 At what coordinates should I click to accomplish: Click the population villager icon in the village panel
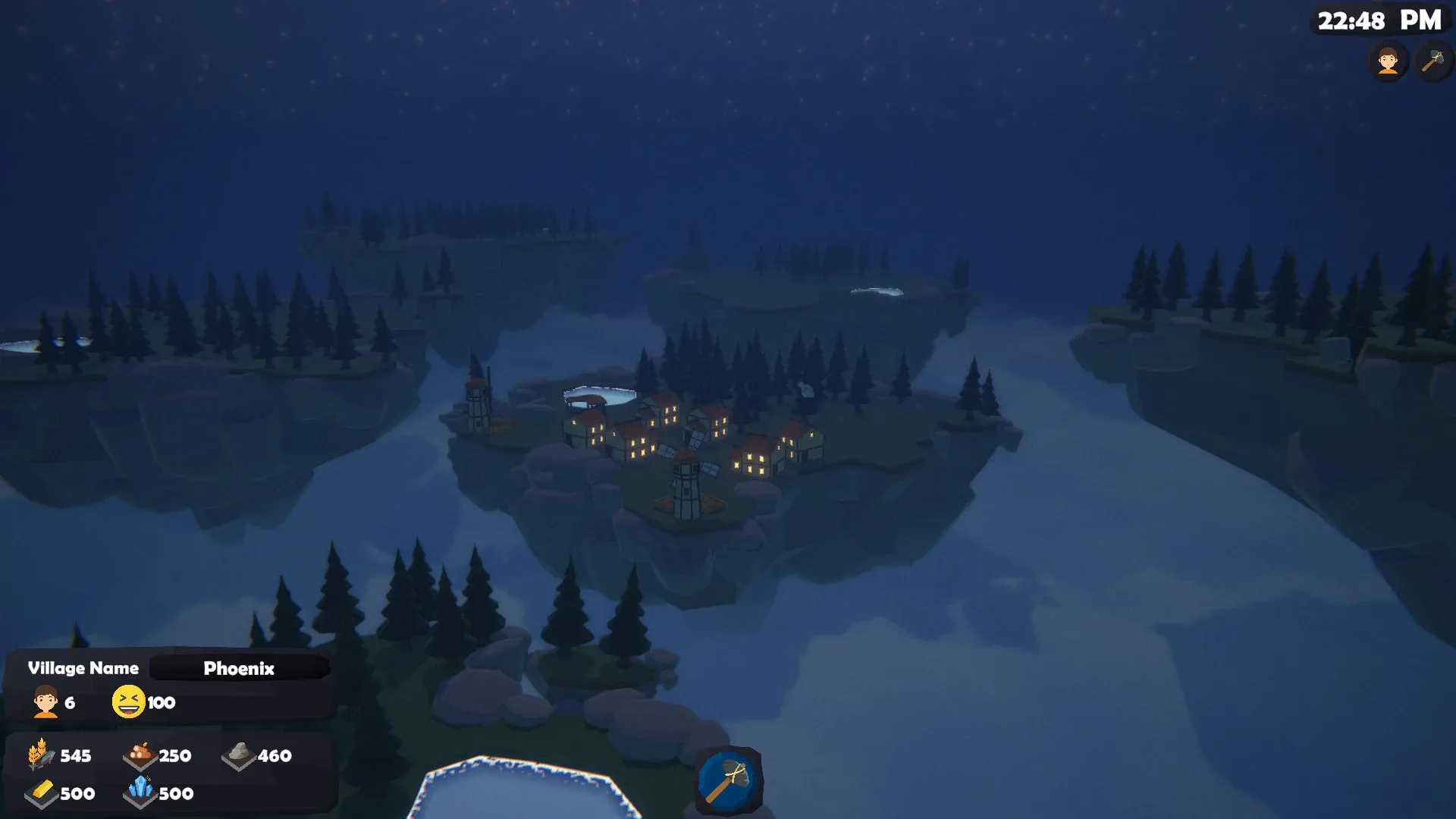(45, 702)
